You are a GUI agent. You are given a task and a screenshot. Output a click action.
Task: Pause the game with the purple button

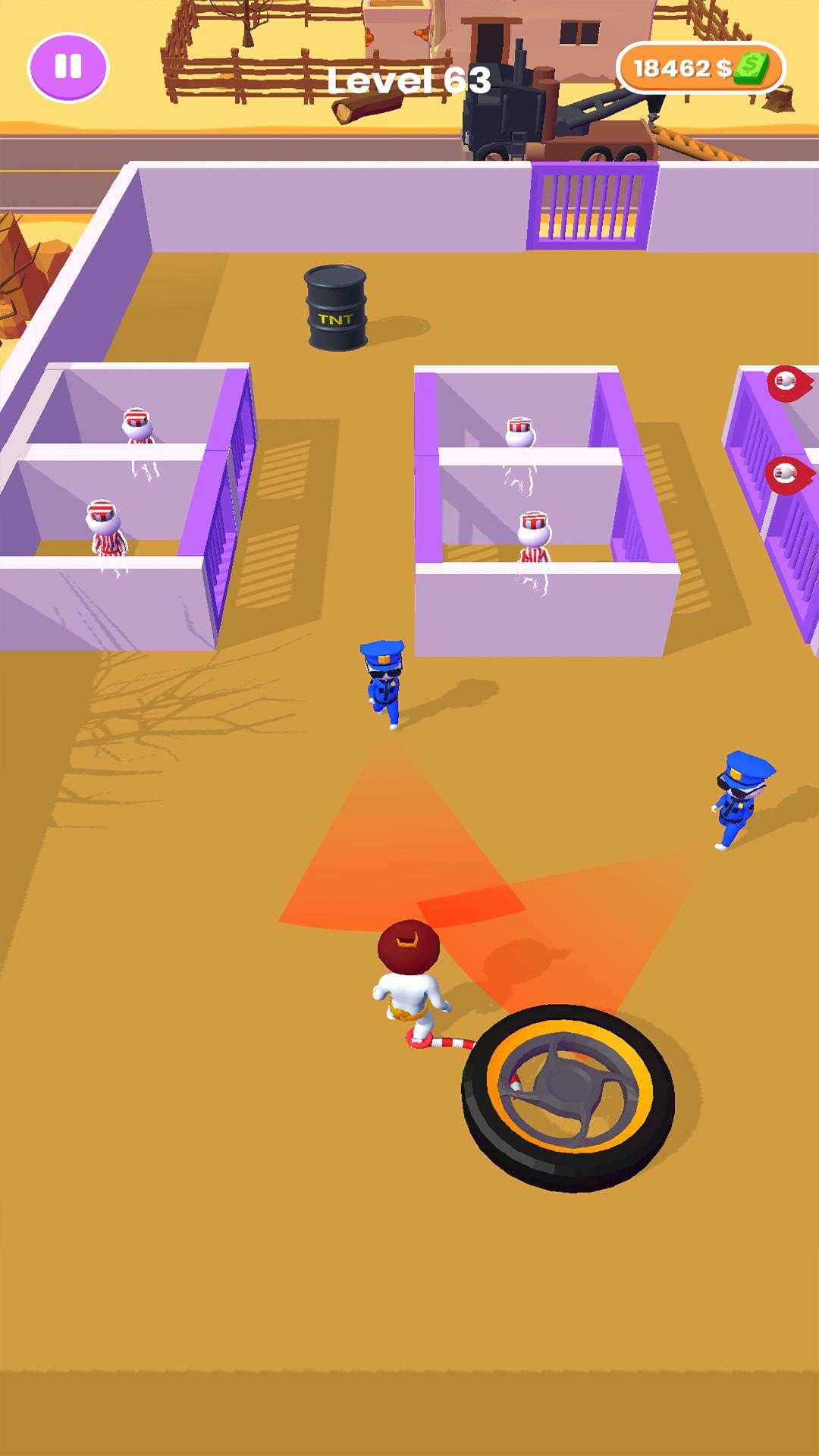coord(68,67)
